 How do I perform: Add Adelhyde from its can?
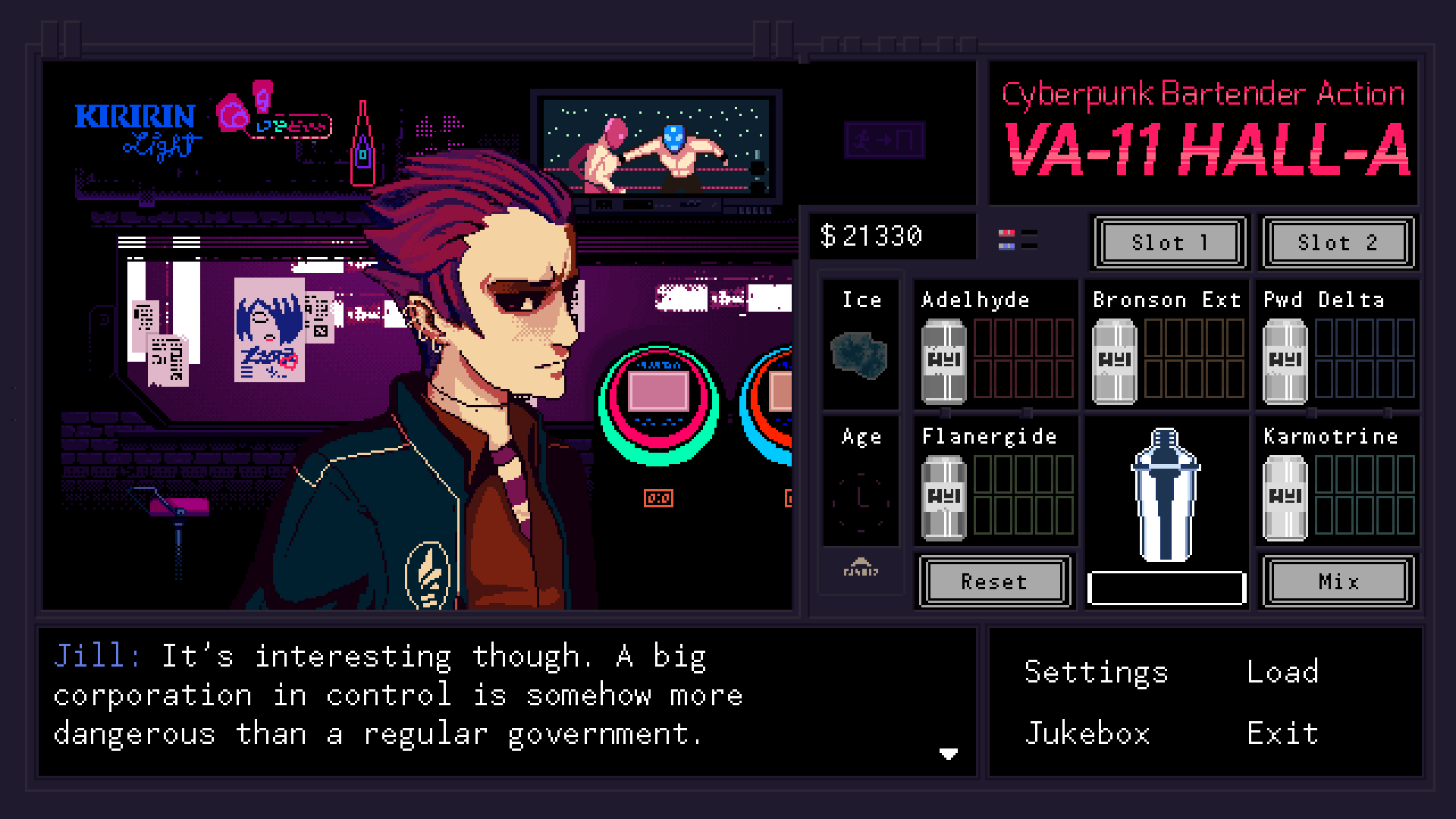click(x=943, y=361)
